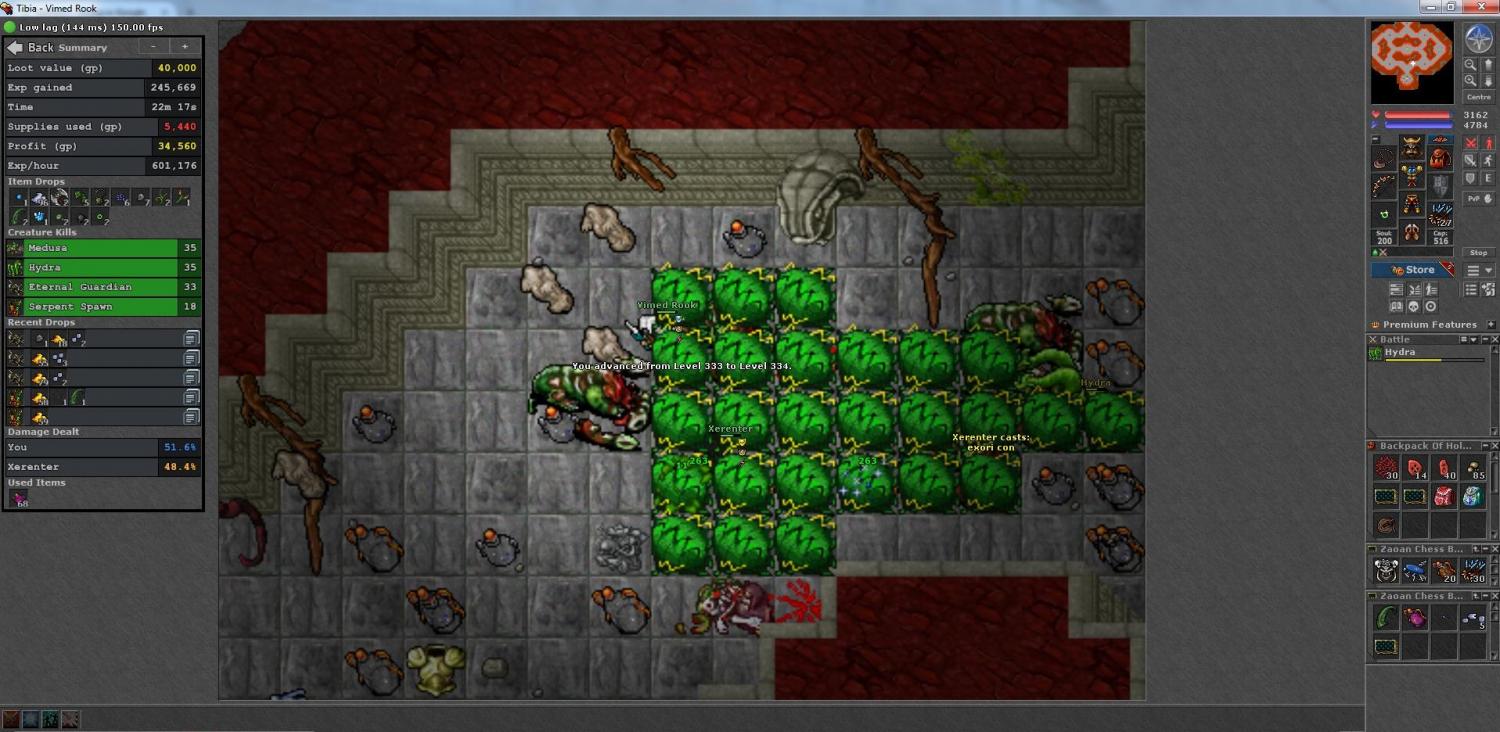The image size is (1500, 732).
Task: Toggle the PvP mode button
Action: pyautogui.click(x=1474, y=199)
